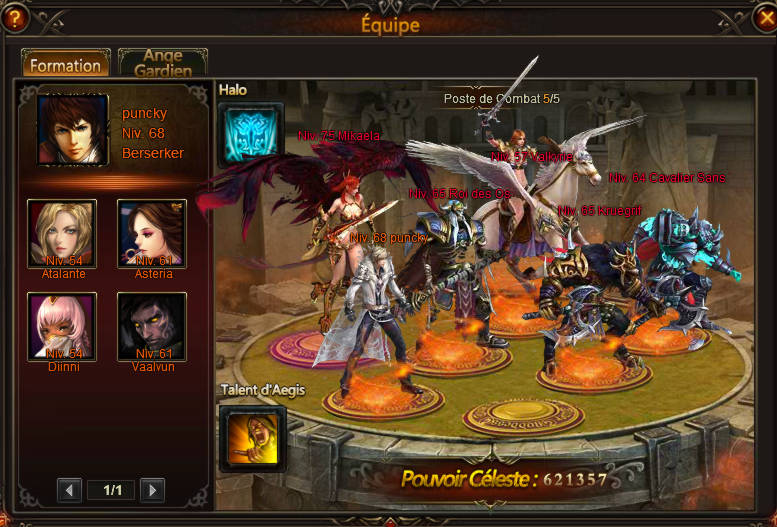Go to the previous hero page
The image size is (777, 527).
click(x=69, y=490)
